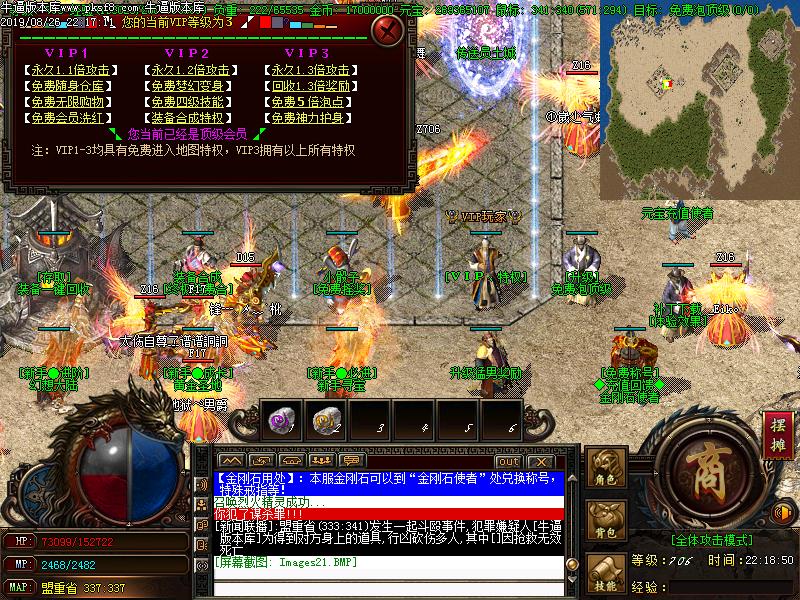Activate 免费神力护身 option
Viewport: 800px width, 600px height.
[x=309, y=118]
